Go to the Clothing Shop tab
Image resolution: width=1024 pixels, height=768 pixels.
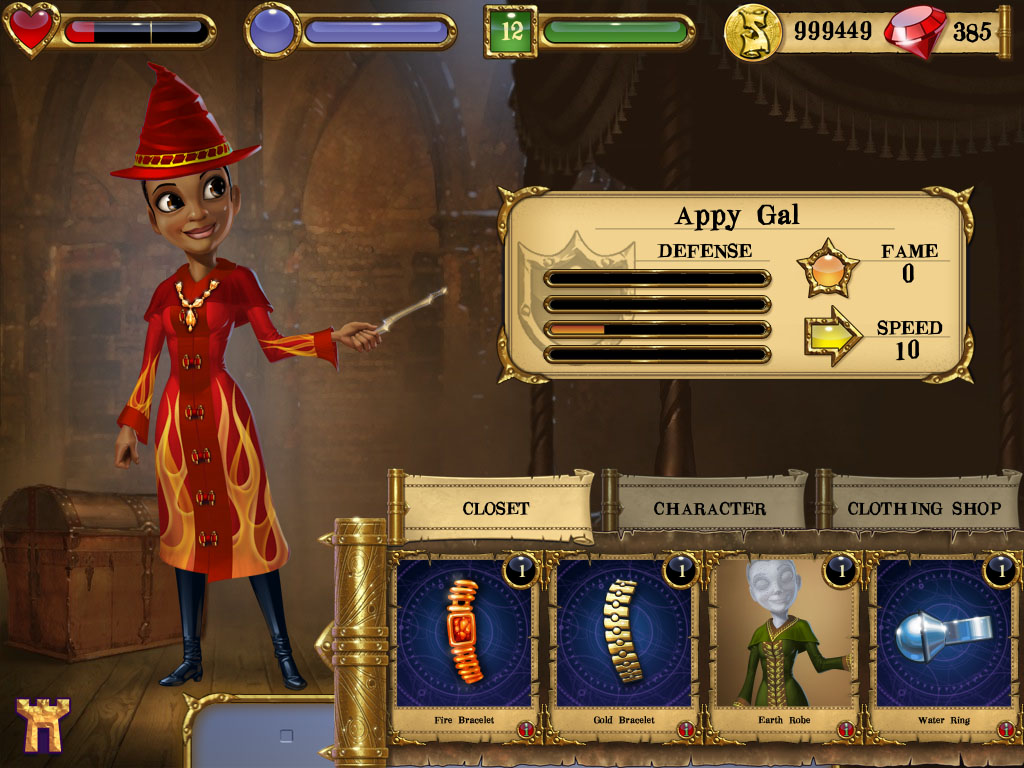point(923,508)
